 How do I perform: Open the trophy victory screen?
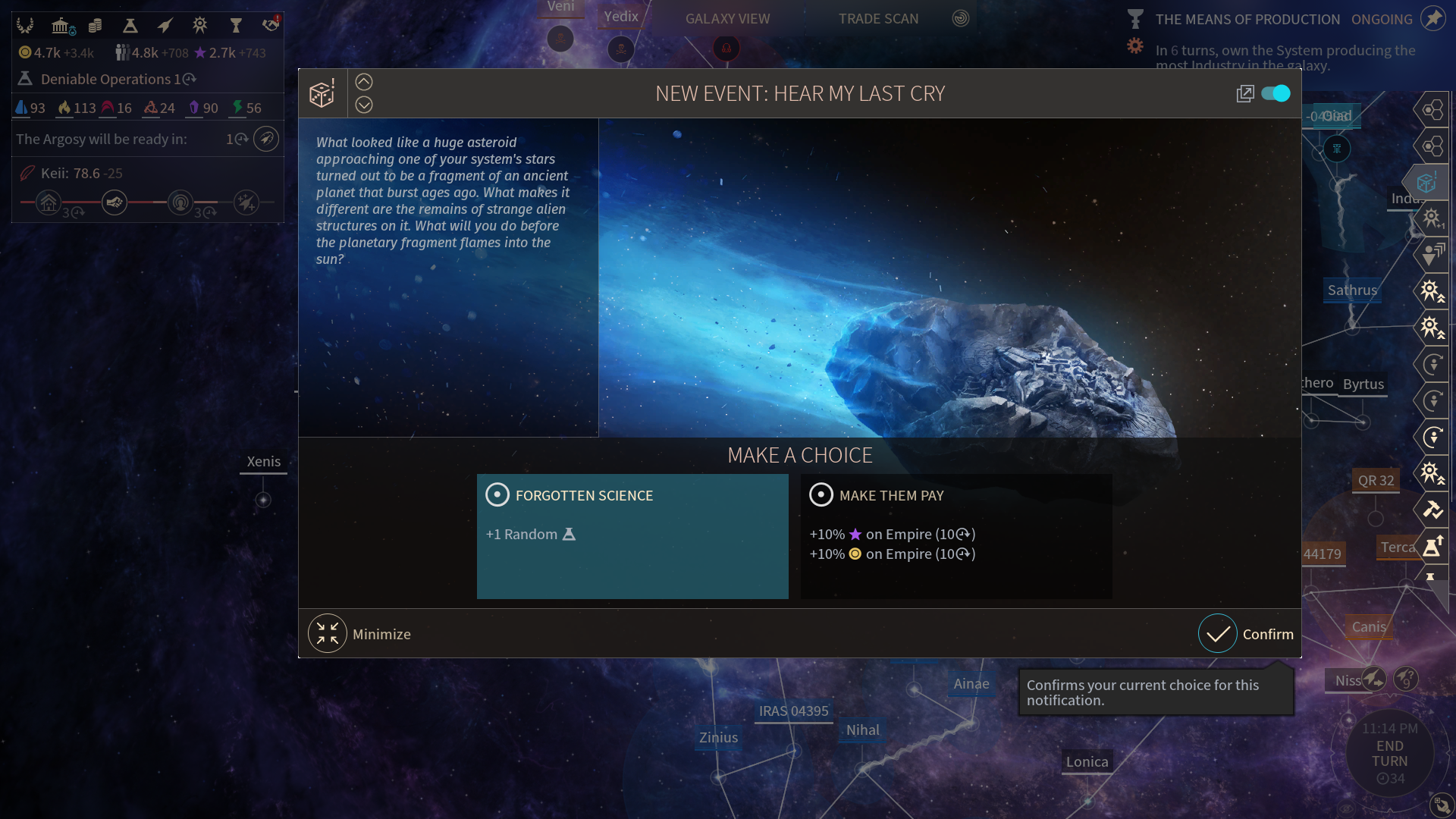click(x=235, y=26)
